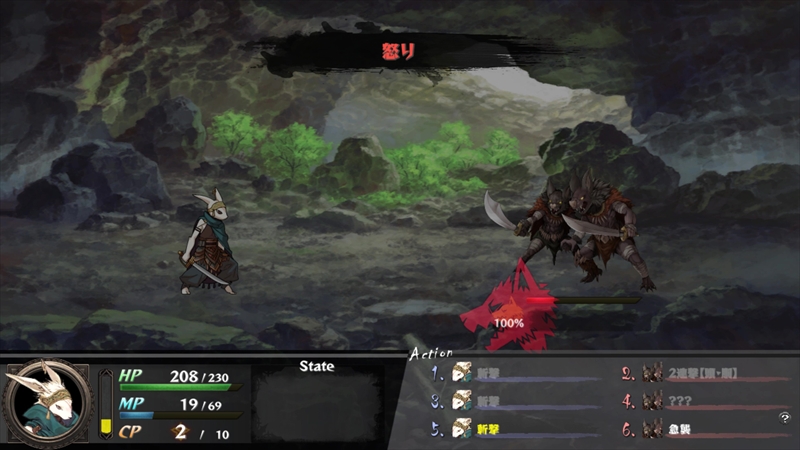The width and height of the screenshot is (800, 450).
Task: Open the question mark help icon
Action: coord(785,417)
